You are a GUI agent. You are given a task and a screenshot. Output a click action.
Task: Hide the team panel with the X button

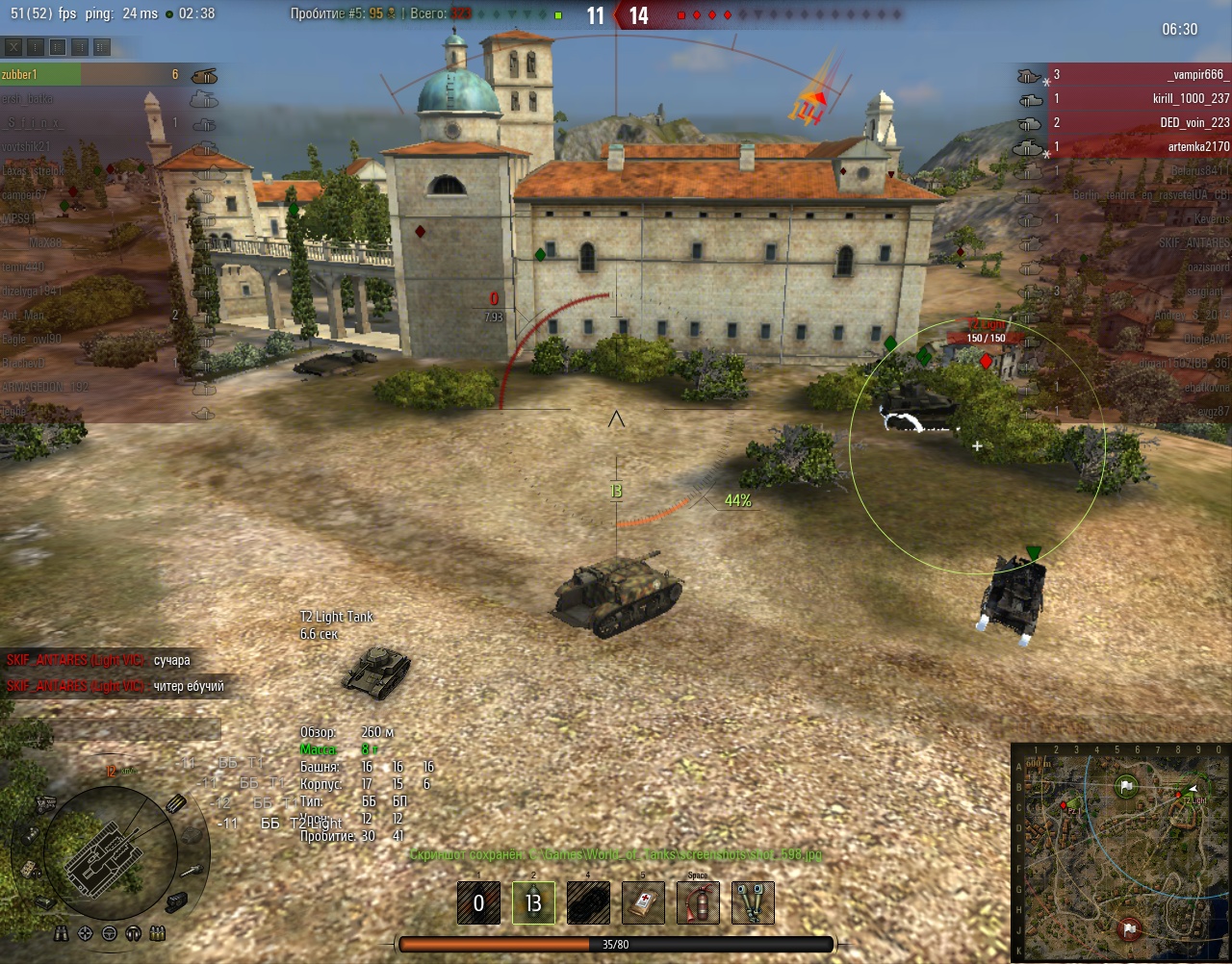(13, 46)
